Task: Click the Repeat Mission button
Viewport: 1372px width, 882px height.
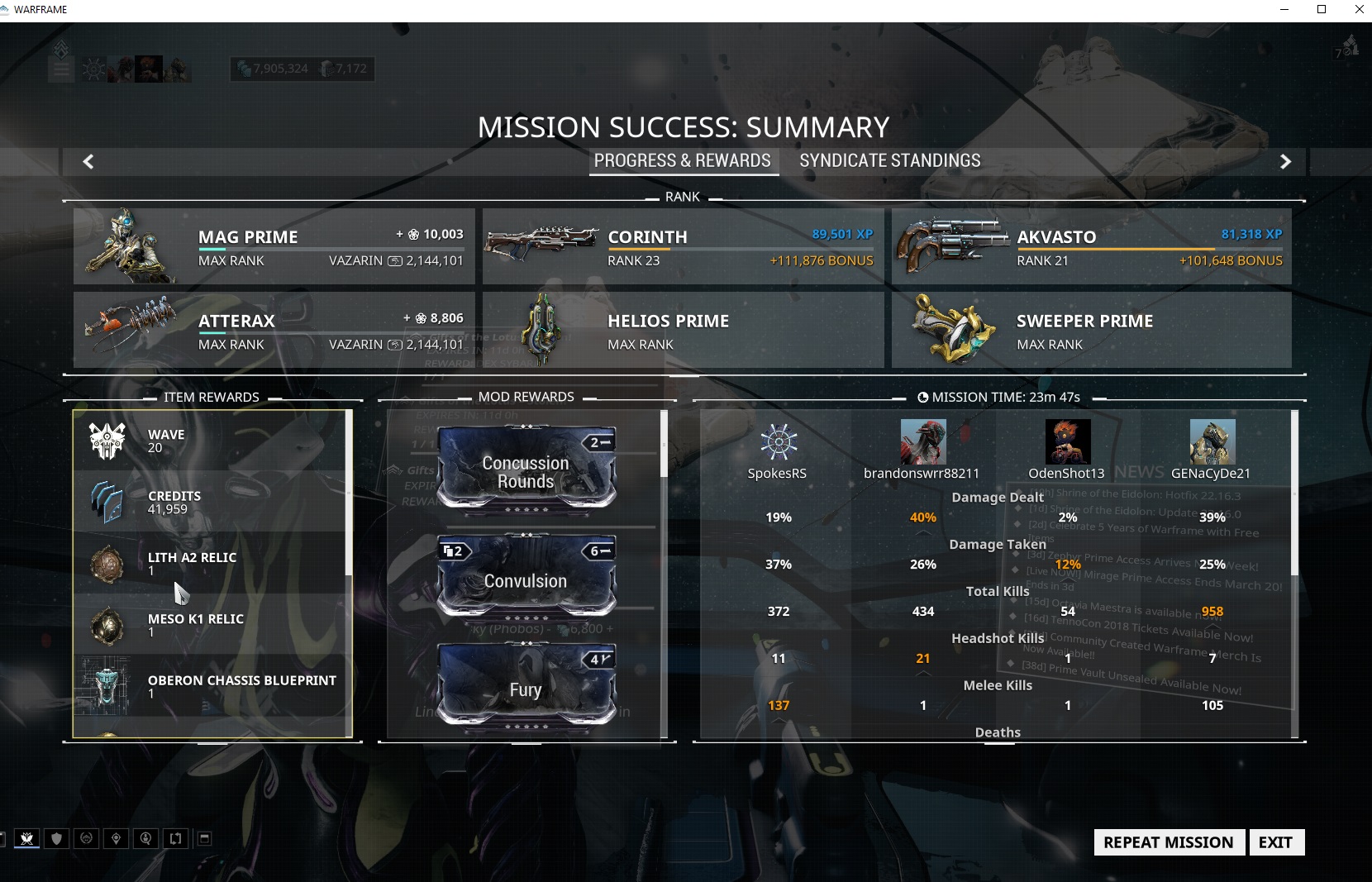Action: pos(1169,842)
